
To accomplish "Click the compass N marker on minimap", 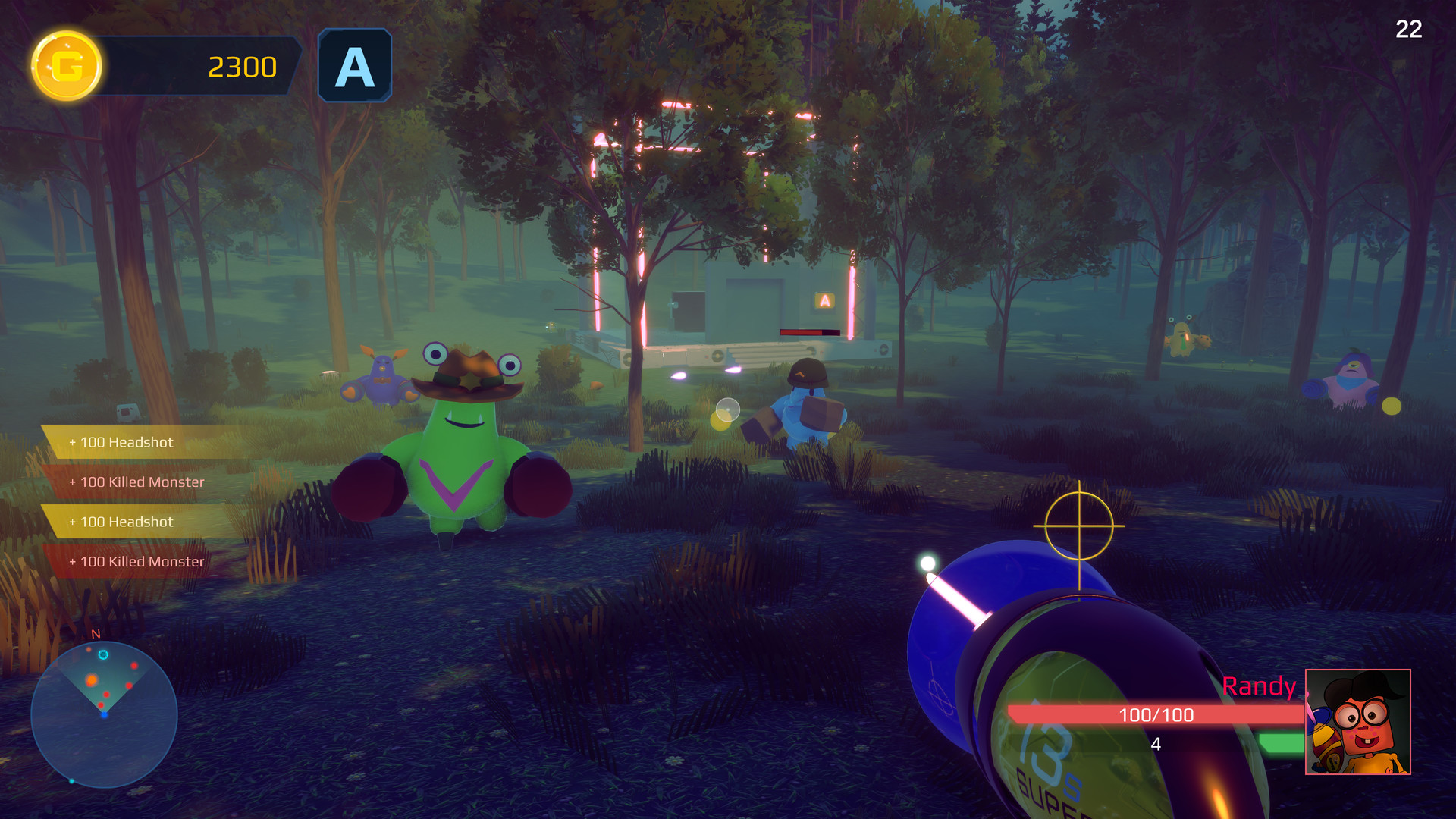I will point(96,635).
